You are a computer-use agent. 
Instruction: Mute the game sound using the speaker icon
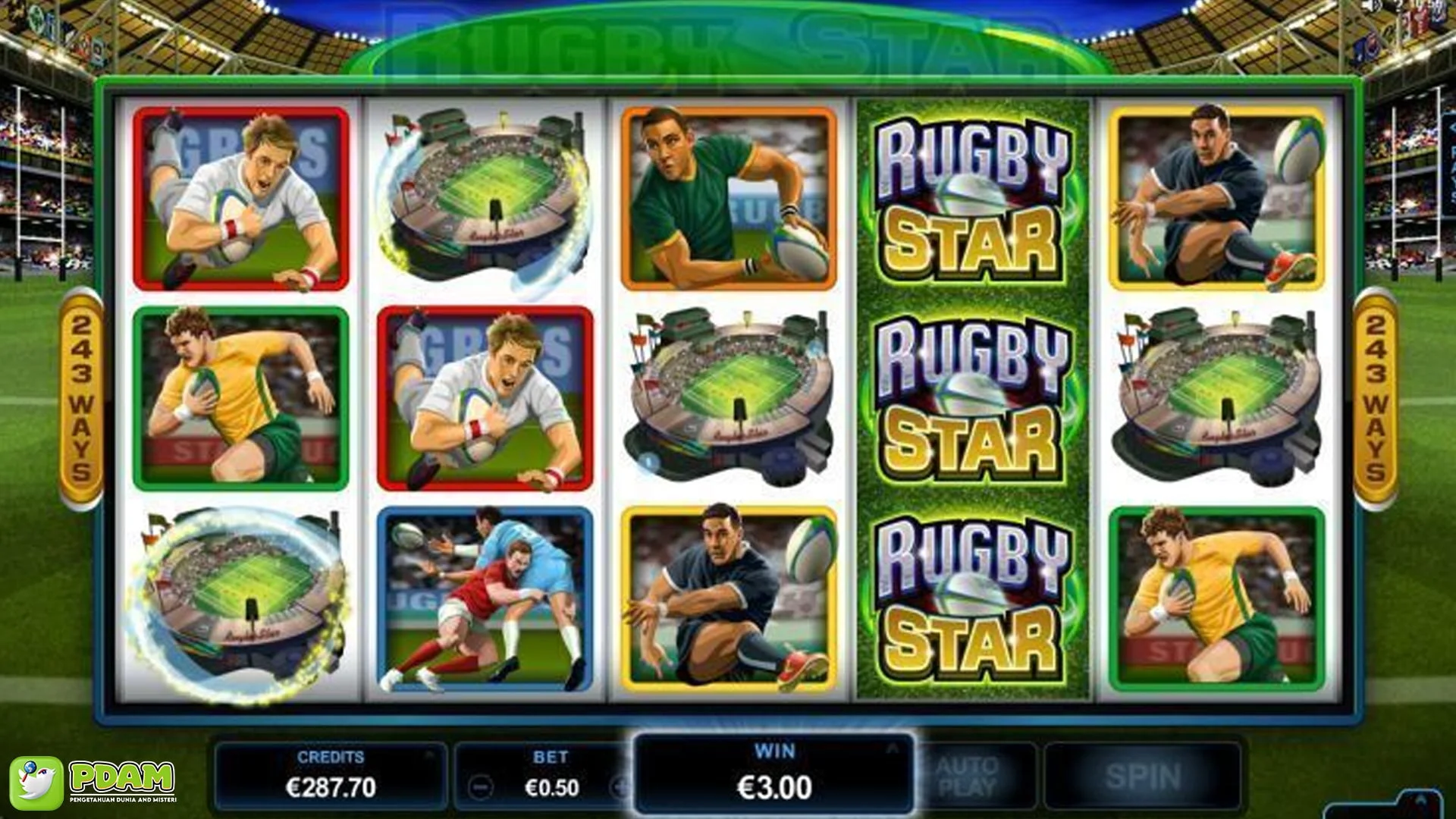[1374, 8]
